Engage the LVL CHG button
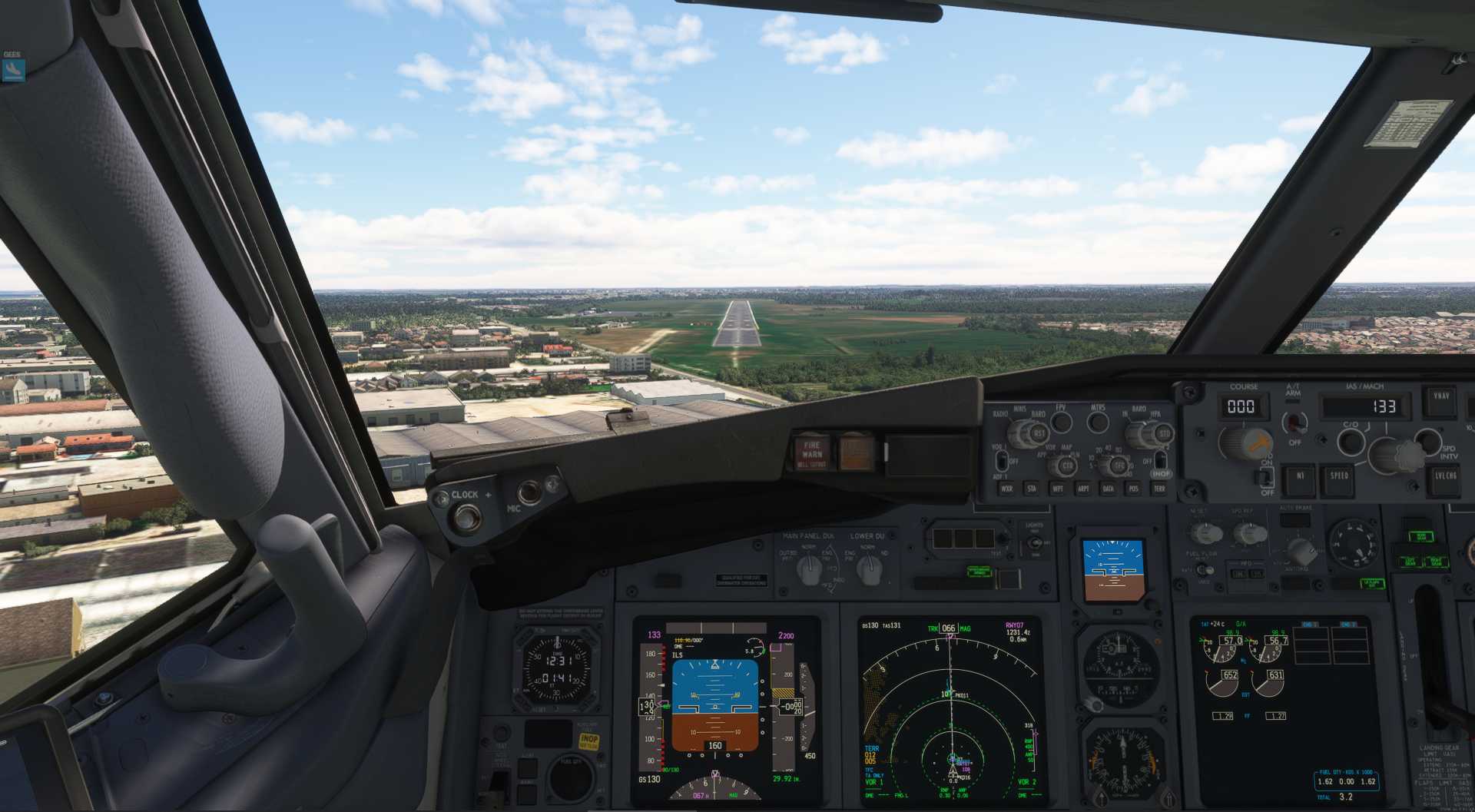The height and width of the screenshot is (812, 1475). click(x=1445, y=476)
